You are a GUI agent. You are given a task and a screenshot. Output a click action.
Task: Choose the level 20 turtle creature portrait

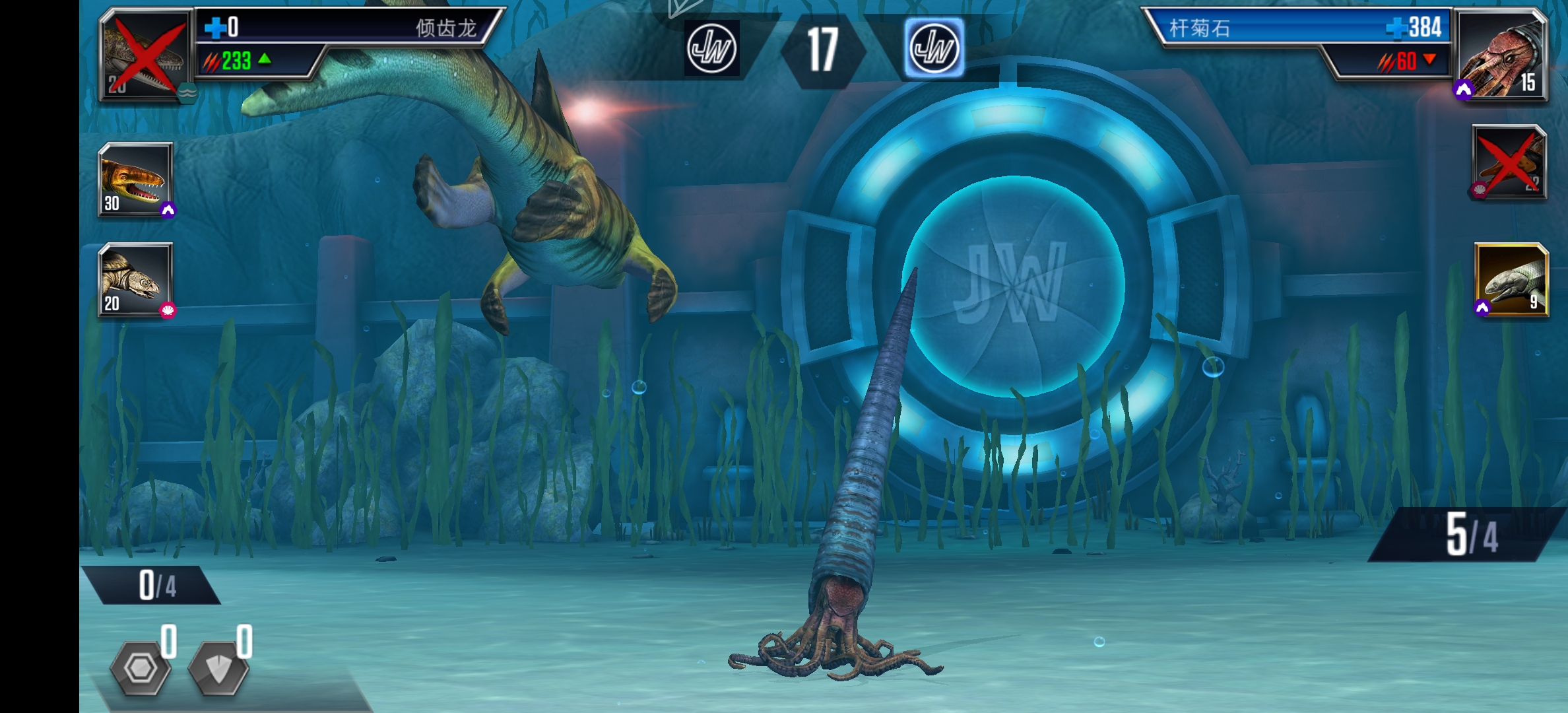click(136, 280)
